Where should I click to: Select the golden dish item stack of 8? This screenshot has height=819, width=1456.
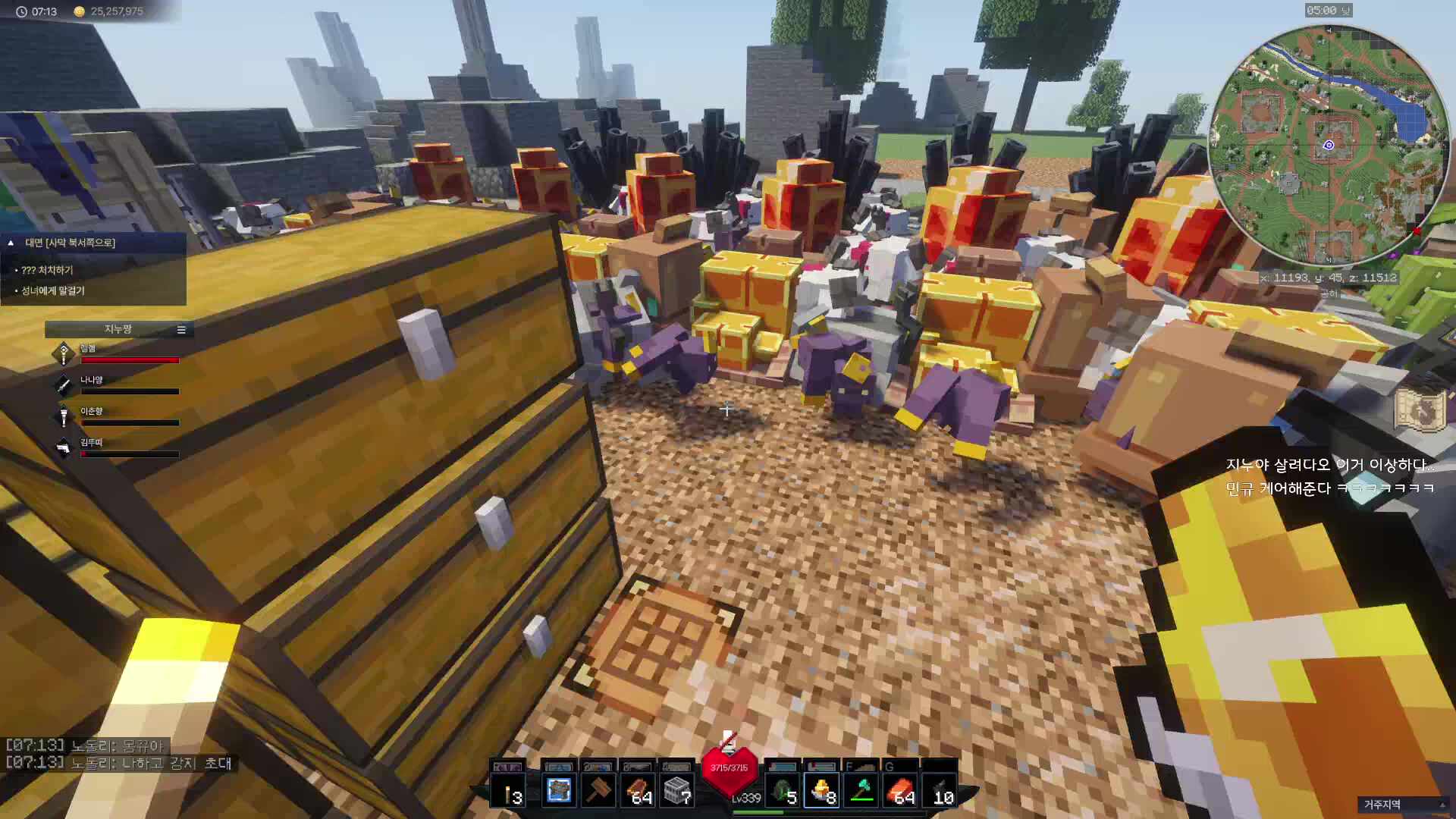821,791
